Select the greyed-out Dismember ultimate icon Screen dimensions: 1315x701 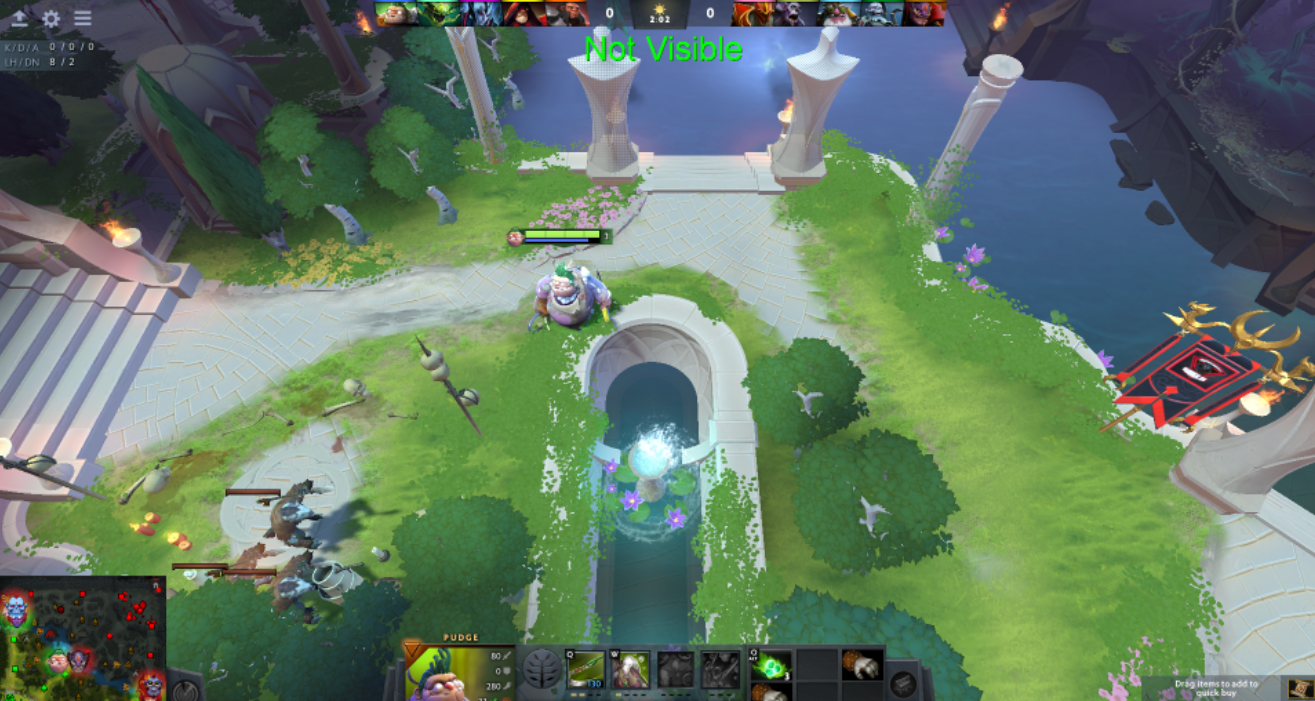click(x=720, y=669)
